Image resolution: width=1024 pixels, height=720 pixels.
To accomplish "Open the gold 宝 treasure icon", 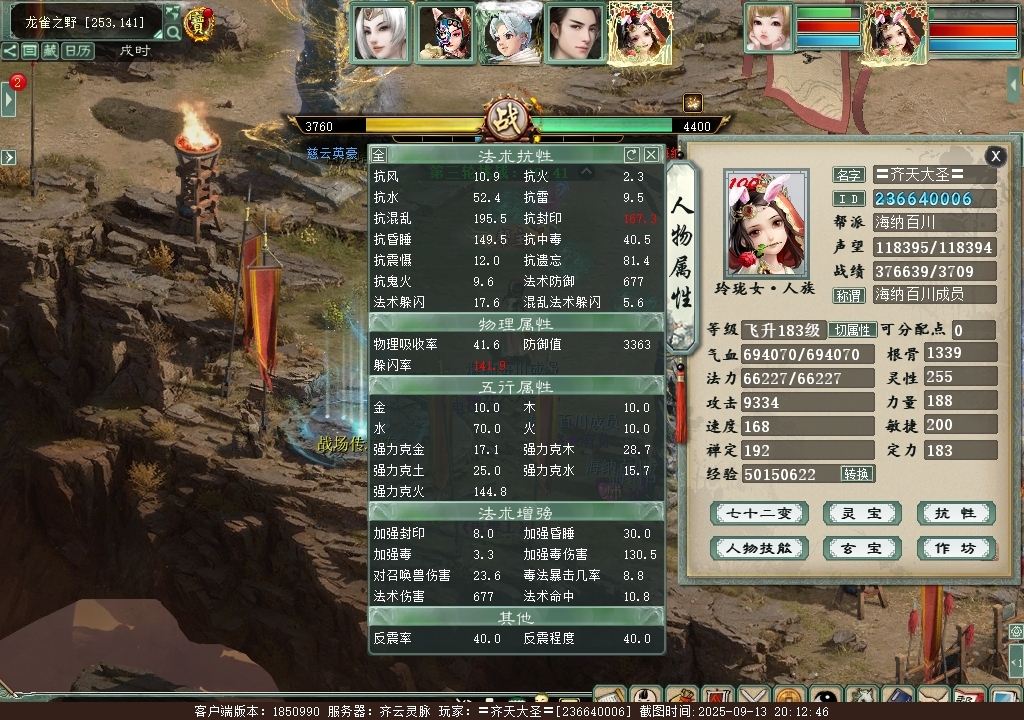I will [200, 24].
